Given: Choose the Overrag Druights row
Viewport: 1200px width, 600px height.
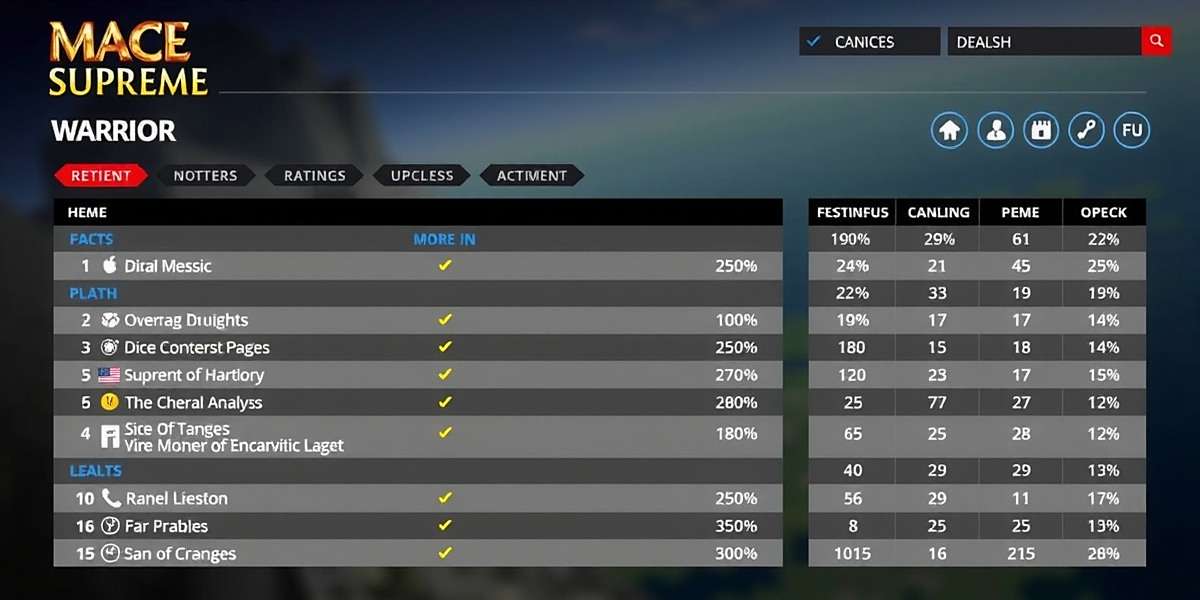Looking at the screenshot, I should pos(186,320).
